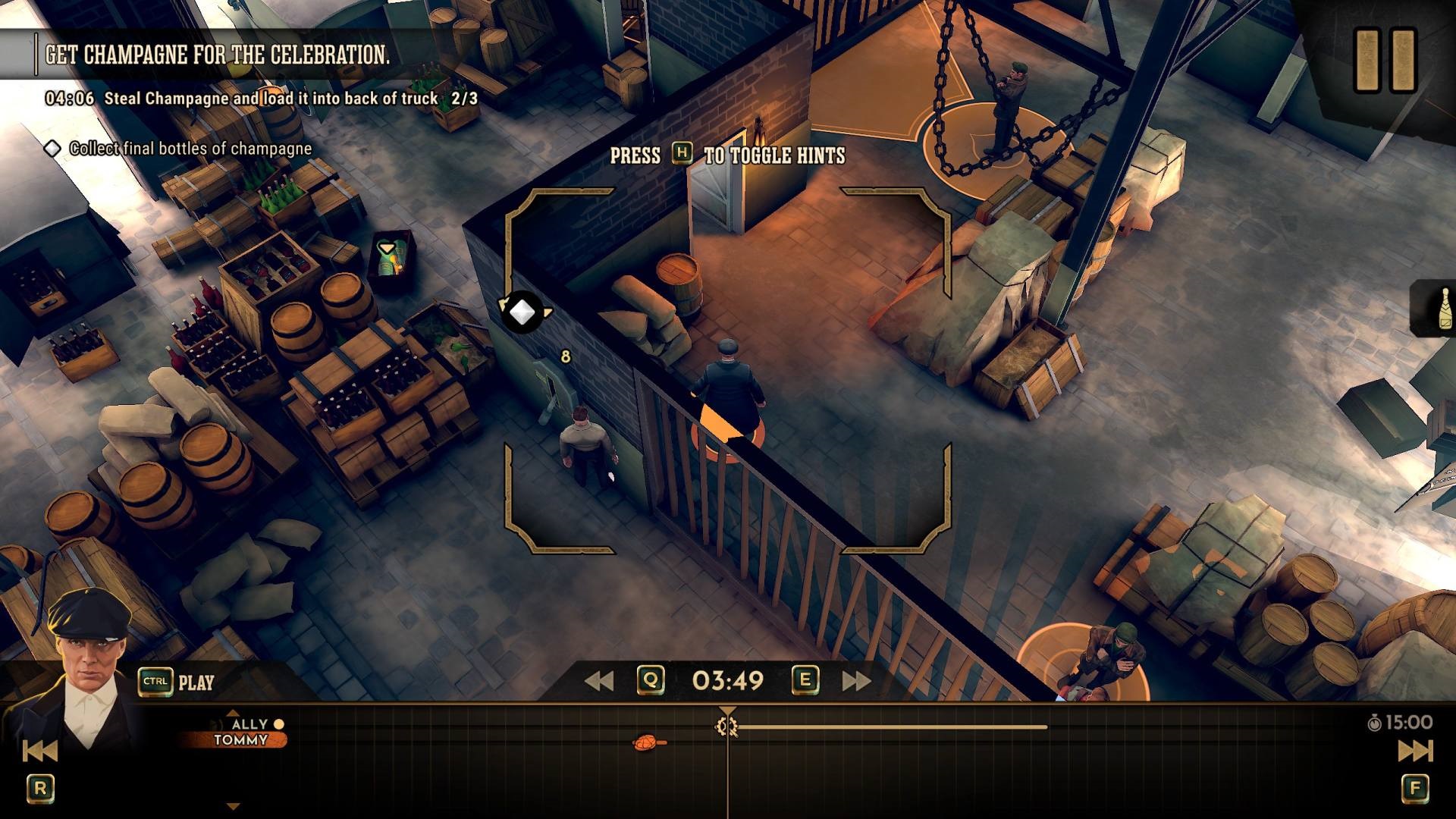Image resolution: width=1456 pixels, height=819 pixels.
Task: Rewind time with the double left arrows
Action: point(599,681)
